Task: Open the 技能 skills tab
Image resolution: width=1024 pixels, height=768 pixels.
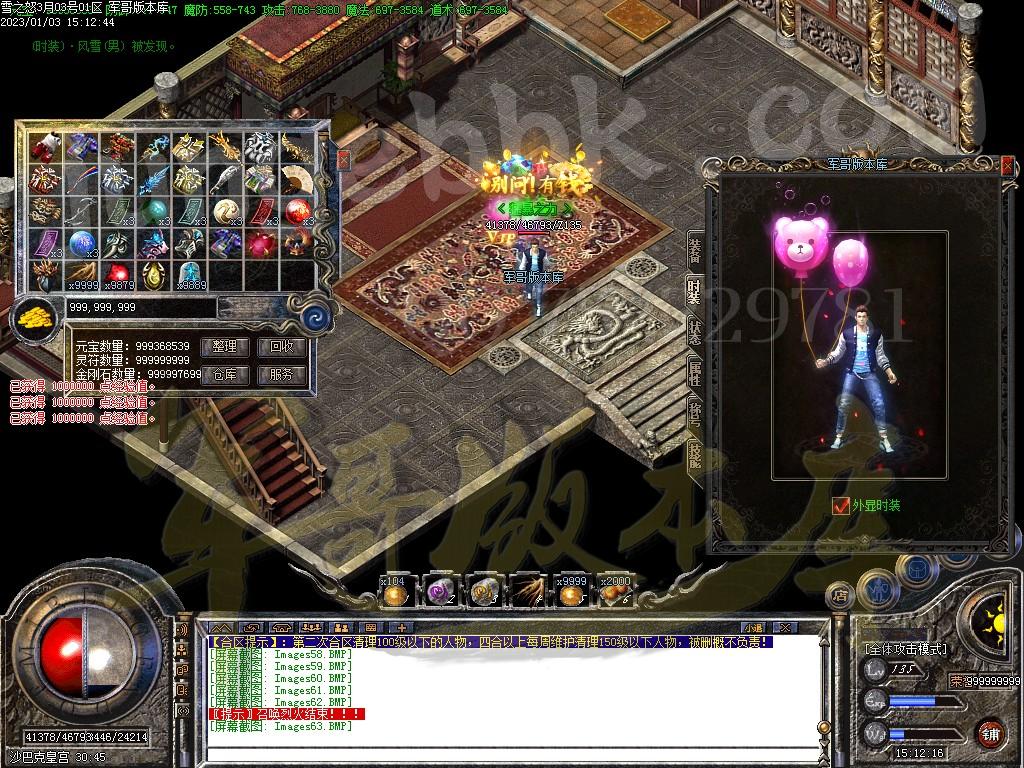Action: (x=694, y=455)
